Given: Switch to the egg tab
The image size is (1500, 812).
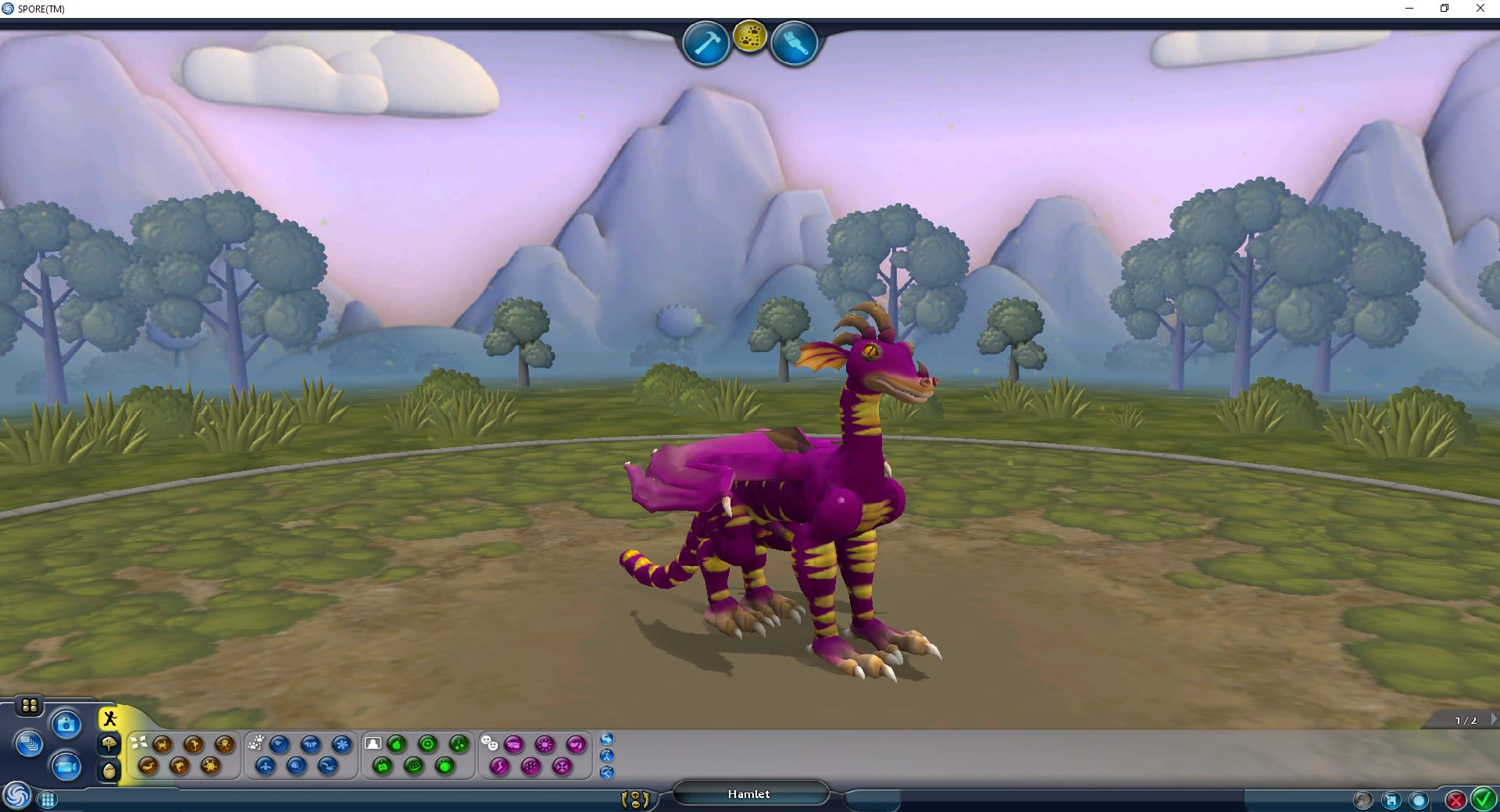Looking at the screenshot, I should [x=109, y=770].
